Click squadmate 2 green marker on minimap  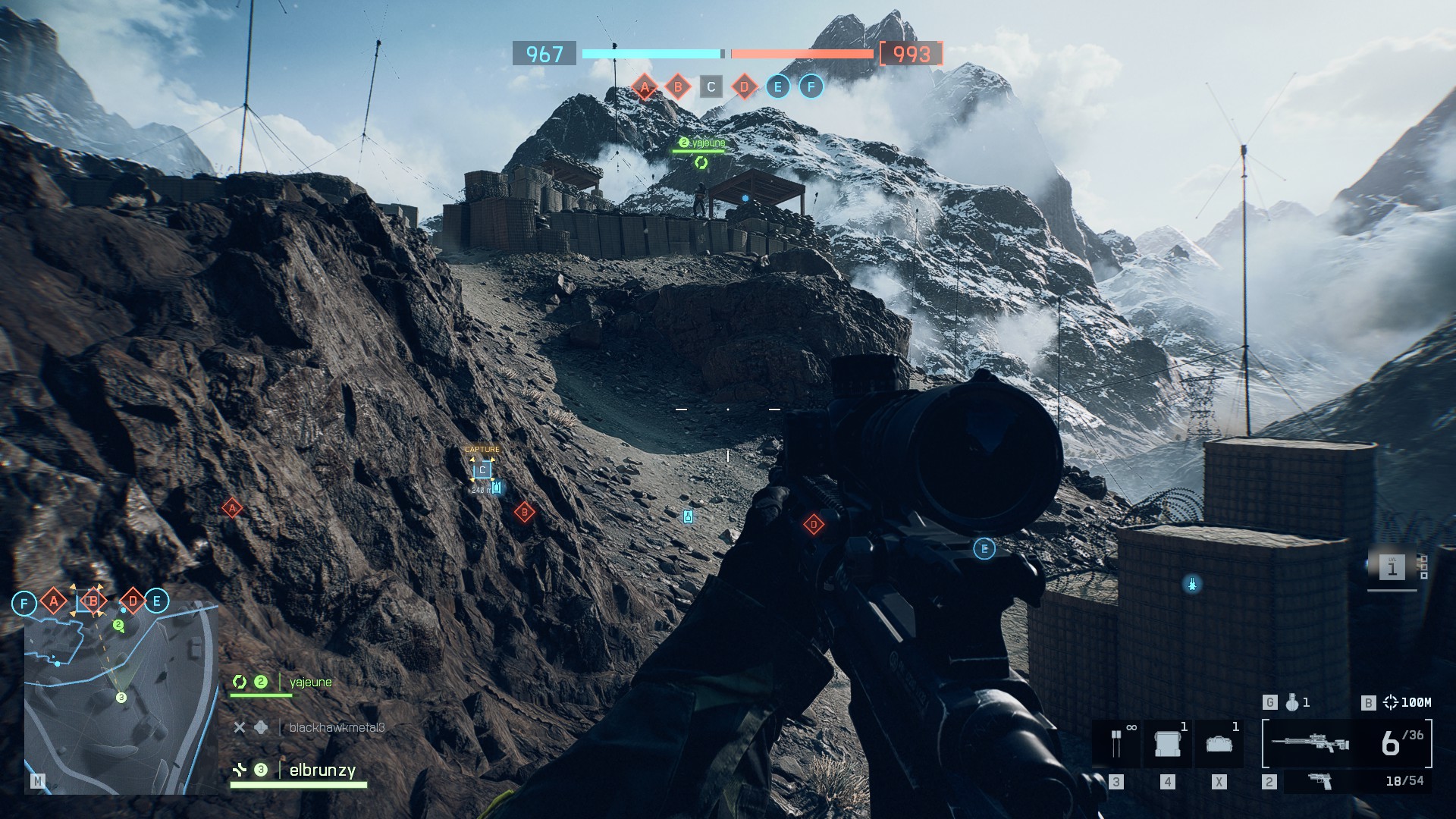(x=118, y=625)
